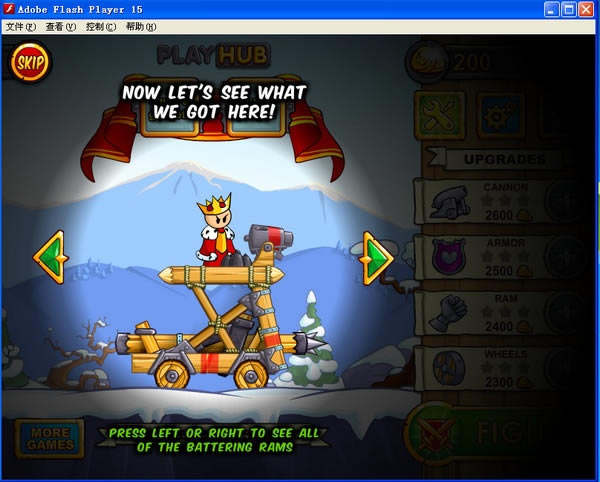This screenshot has width=600, height=482.
Task: Buy the Cannon upgrade for 2600
Action: point(566,204)
